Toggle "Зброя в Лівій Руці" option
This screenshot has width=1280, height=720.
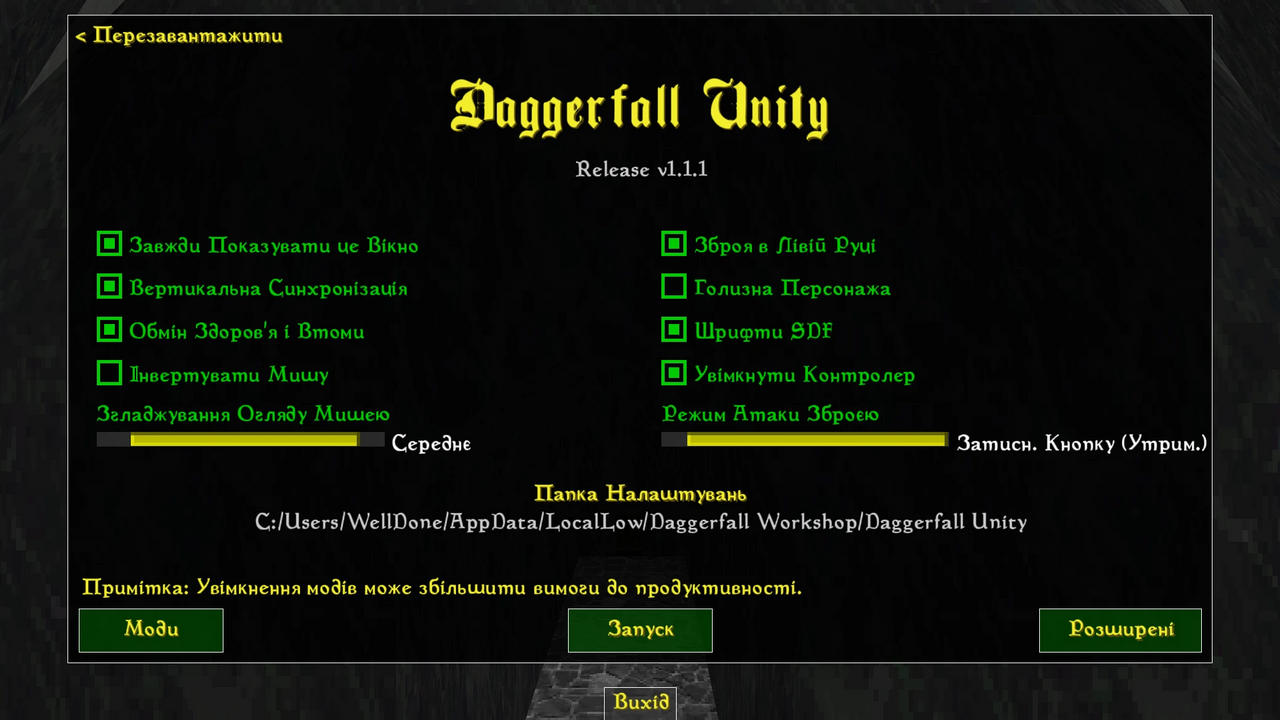coord(674,244)
